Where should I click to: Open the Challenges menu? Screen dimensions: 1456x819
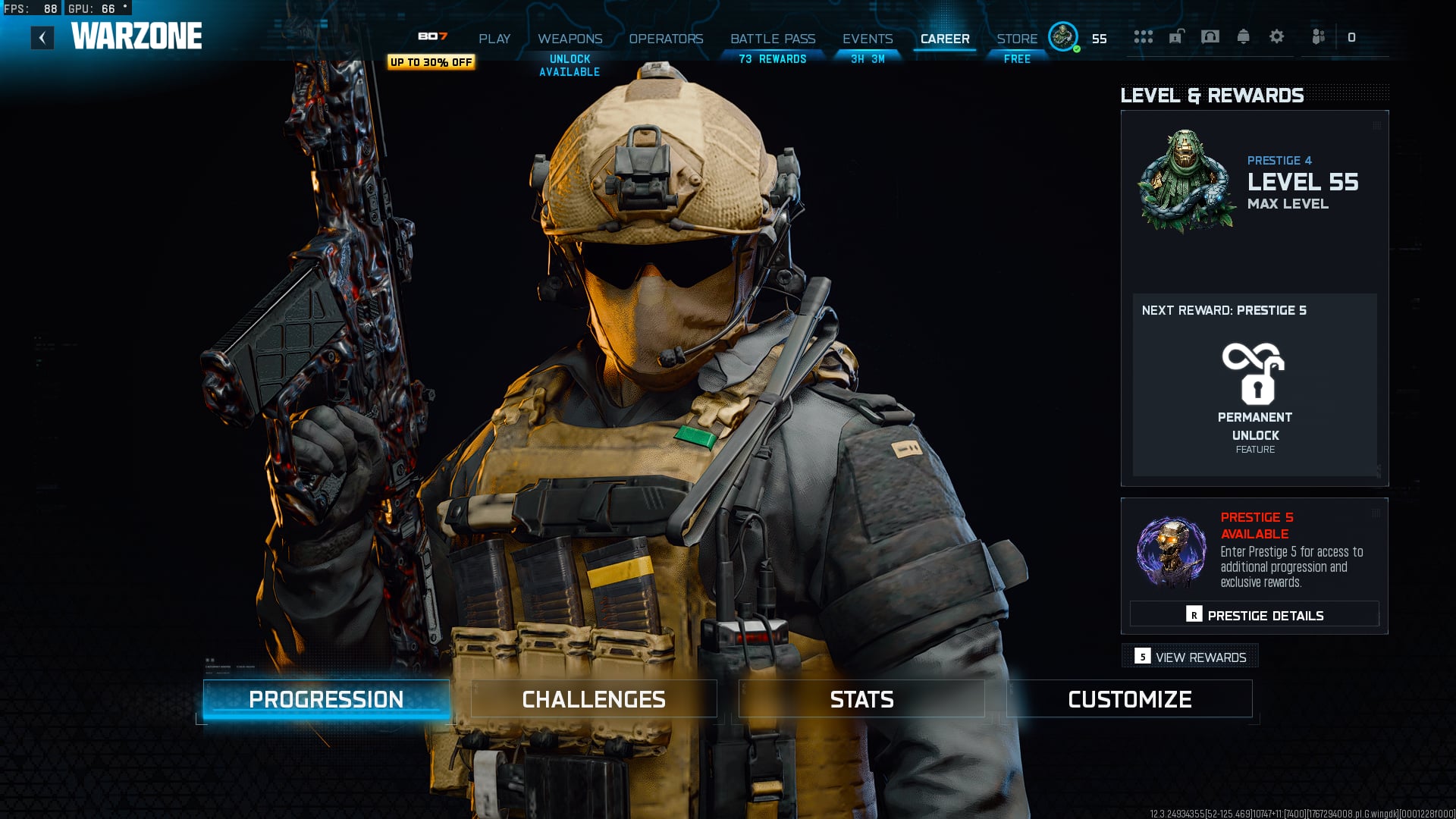(x=594, y=699)
